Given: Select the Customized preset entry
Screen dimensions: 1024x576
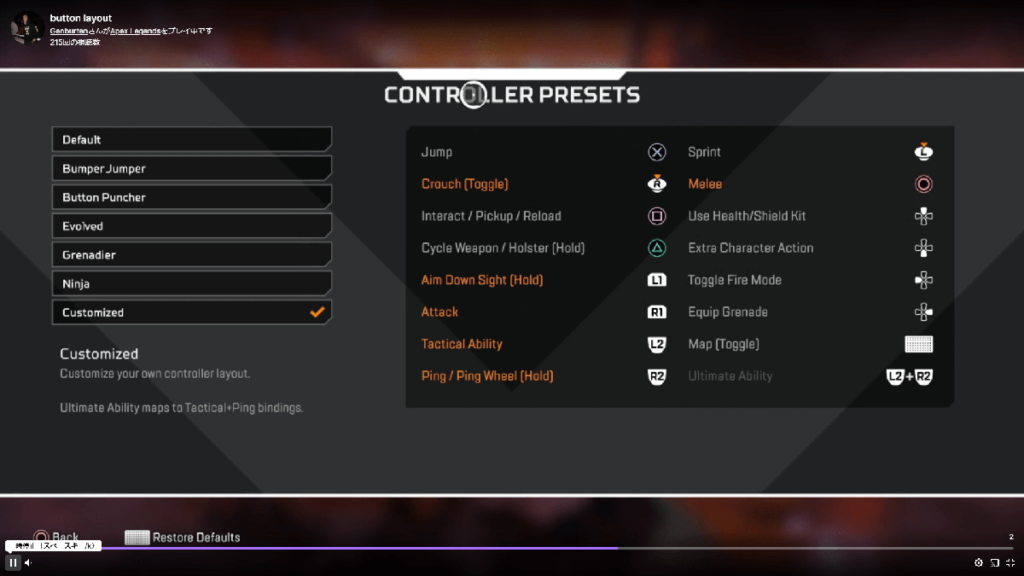Looking at the screenshot, I should (191, 313).
